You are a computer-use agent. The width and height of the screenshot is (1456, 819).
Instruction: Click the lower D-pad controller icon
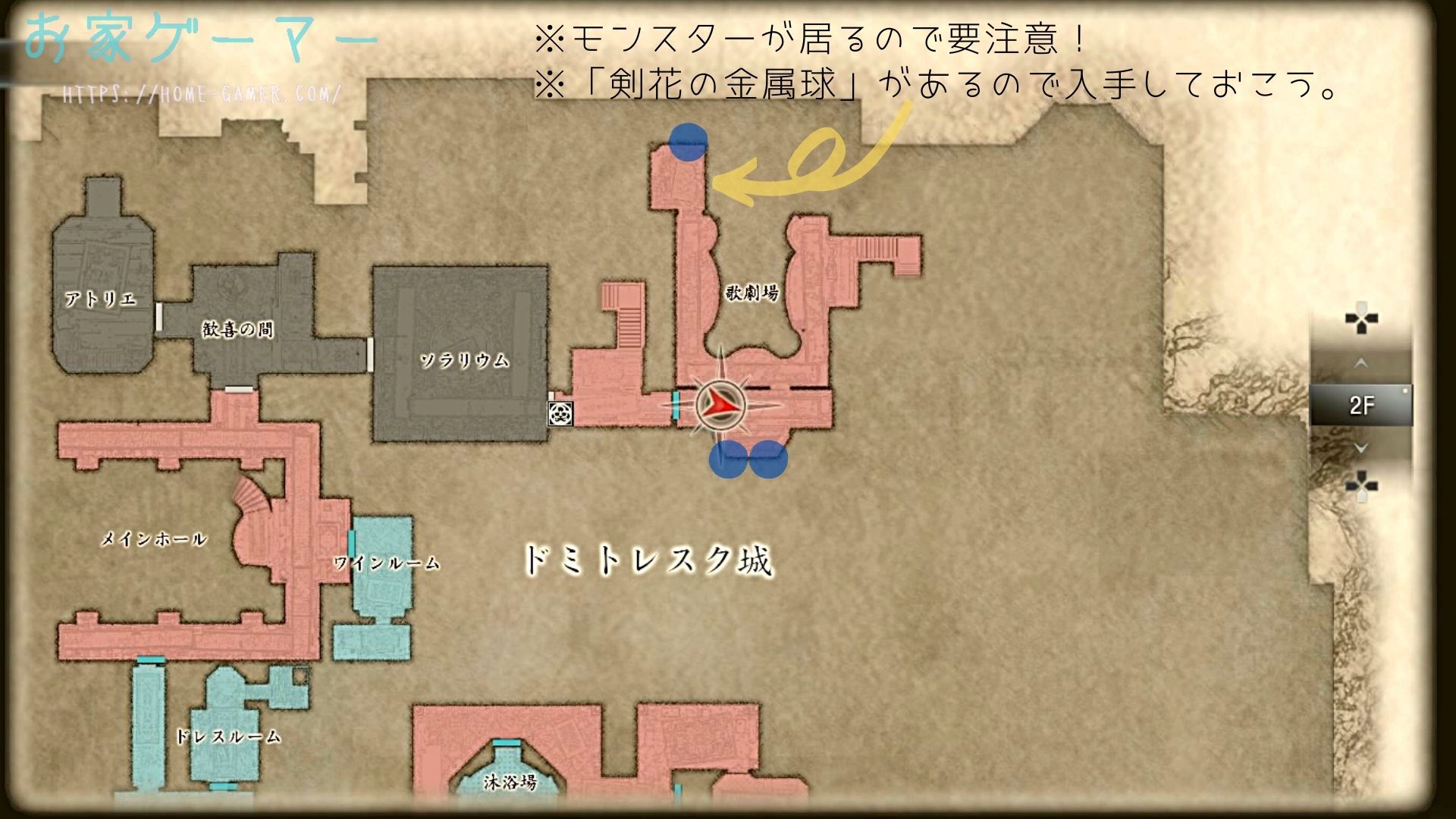point(1362,484)
